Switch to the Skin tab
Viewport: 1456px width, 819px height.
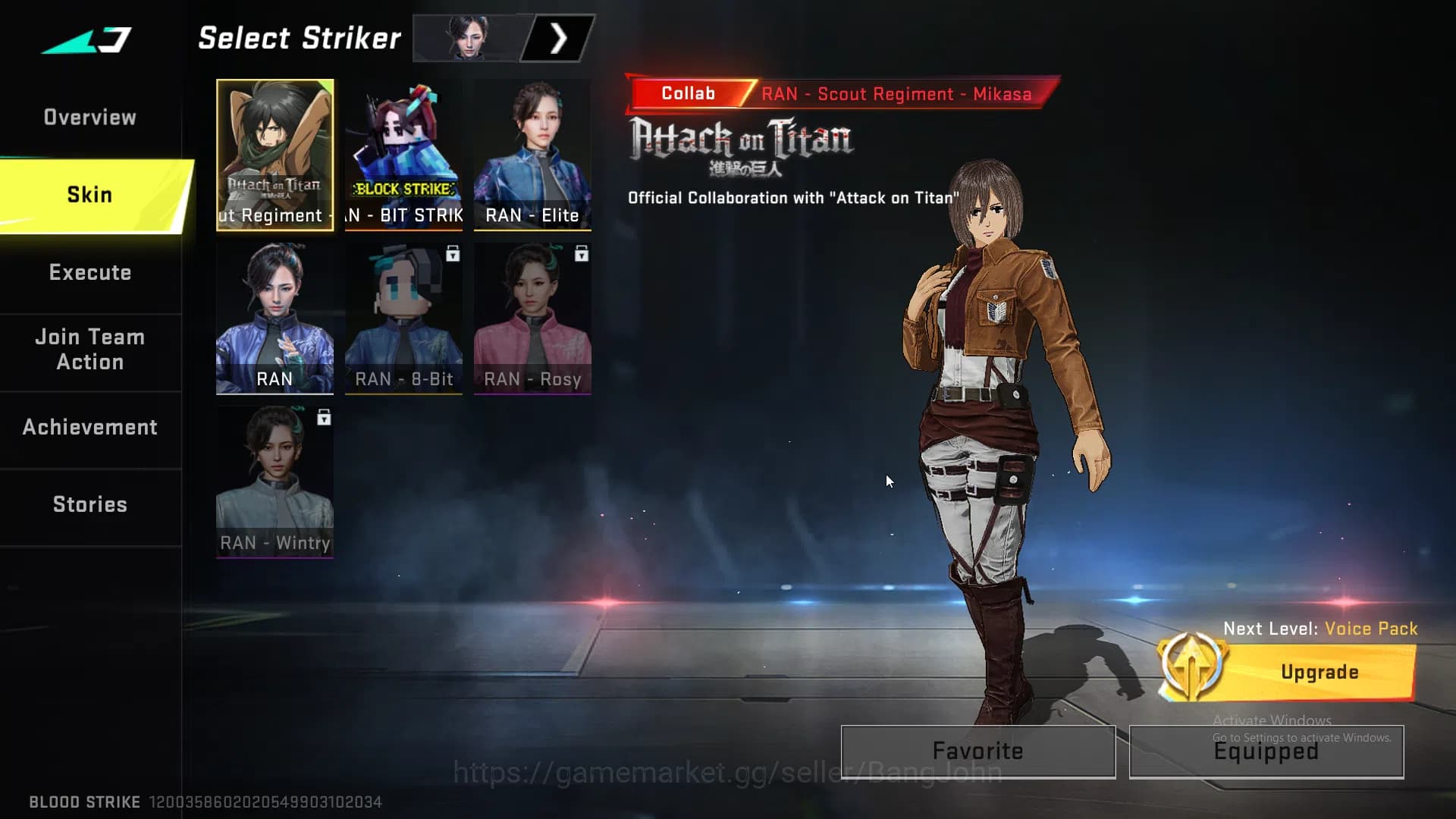pos(91,195)
